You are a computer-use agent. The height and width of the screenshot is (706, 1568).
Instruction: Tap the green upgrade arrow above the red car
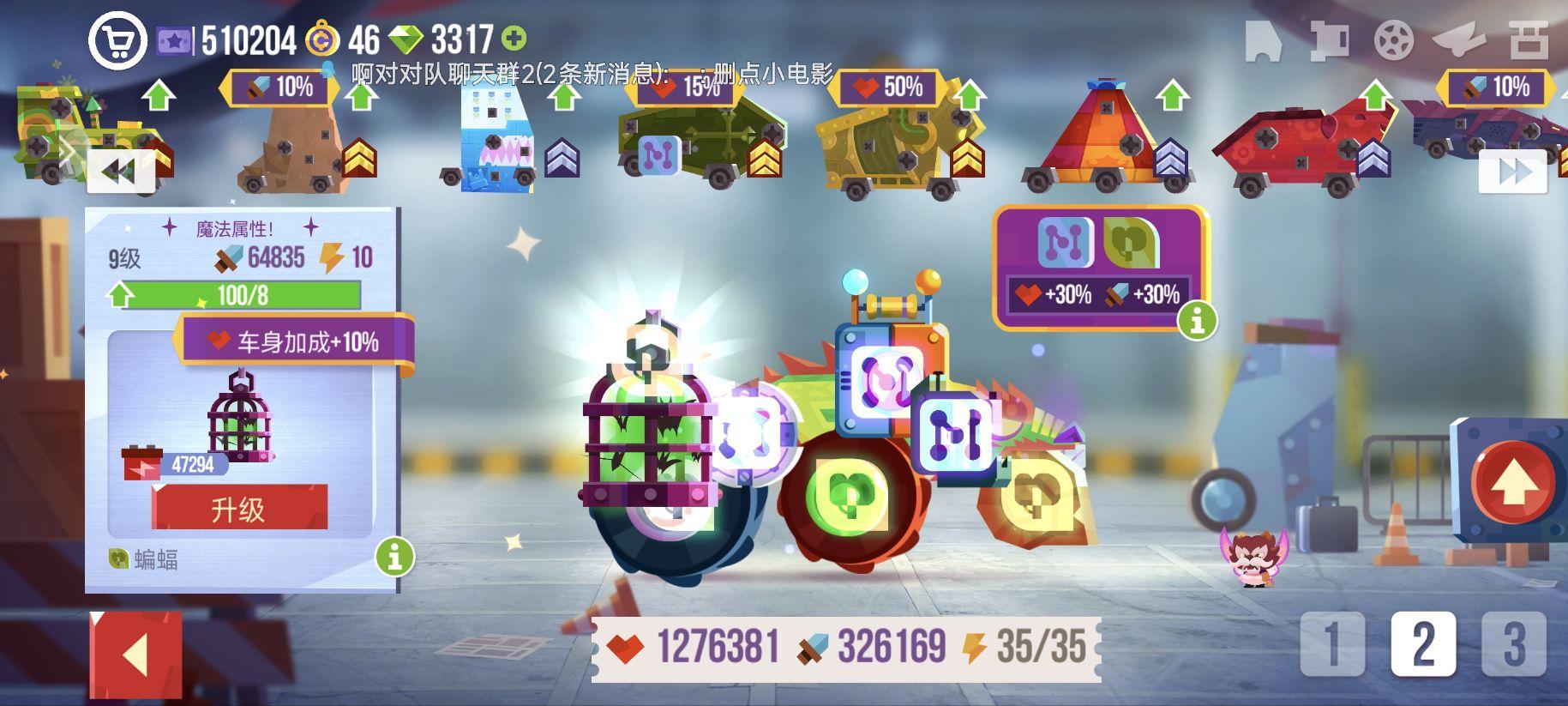coord(1378,92)
